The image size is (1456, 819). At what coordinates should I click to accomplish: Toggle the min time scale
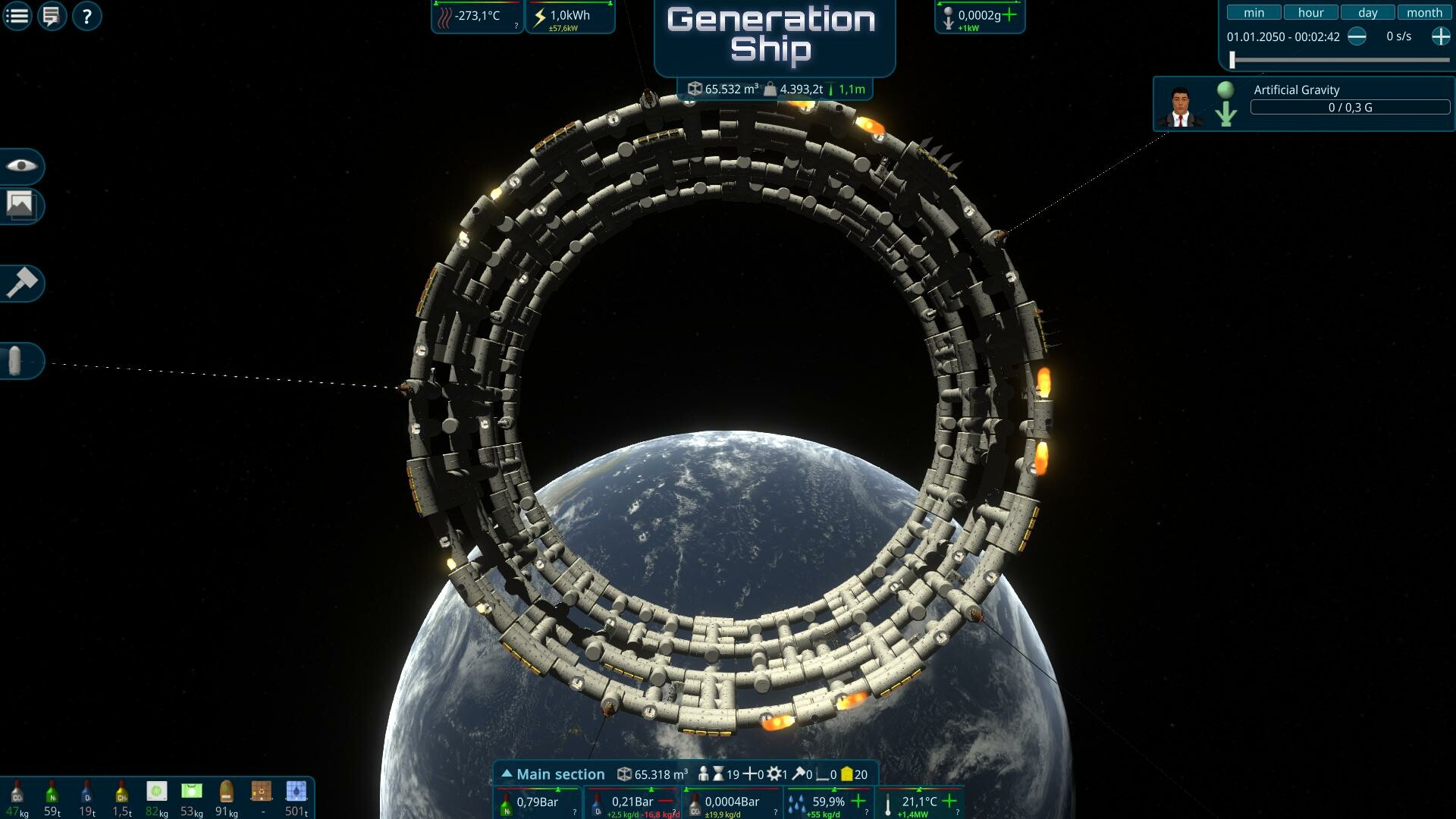(x=1254, y=12)
